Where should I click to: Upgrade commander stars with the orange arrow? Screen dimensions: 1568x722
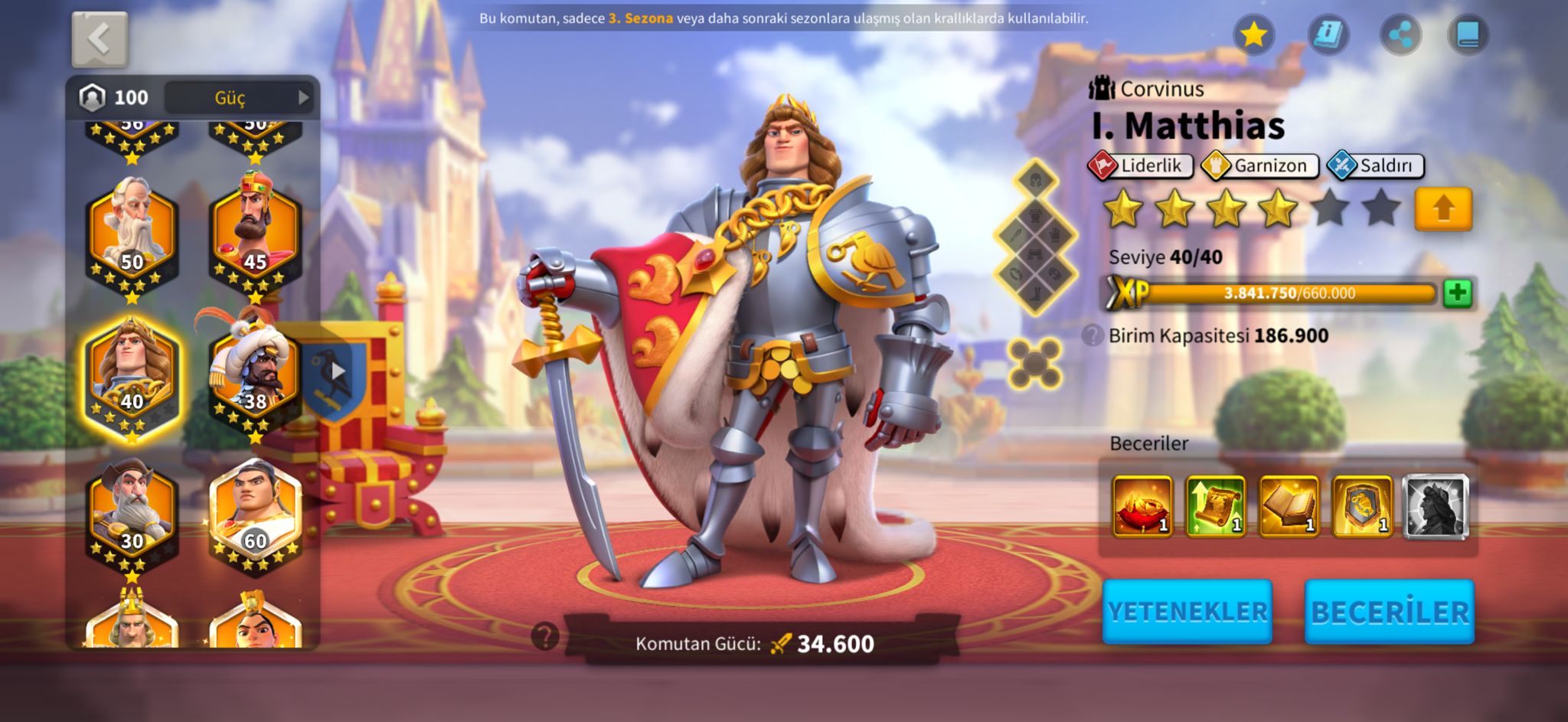point(1442,208)
